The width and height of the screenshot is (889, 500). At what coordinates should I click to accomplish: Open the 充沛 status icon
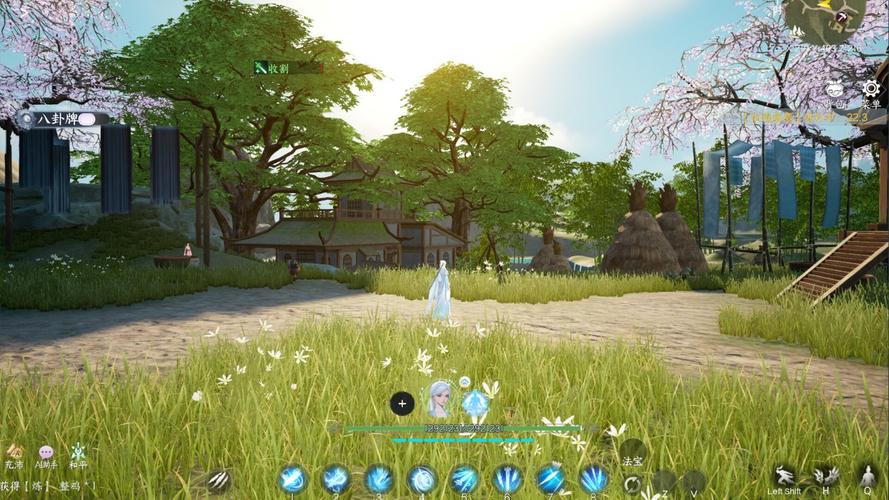[14, 454]
